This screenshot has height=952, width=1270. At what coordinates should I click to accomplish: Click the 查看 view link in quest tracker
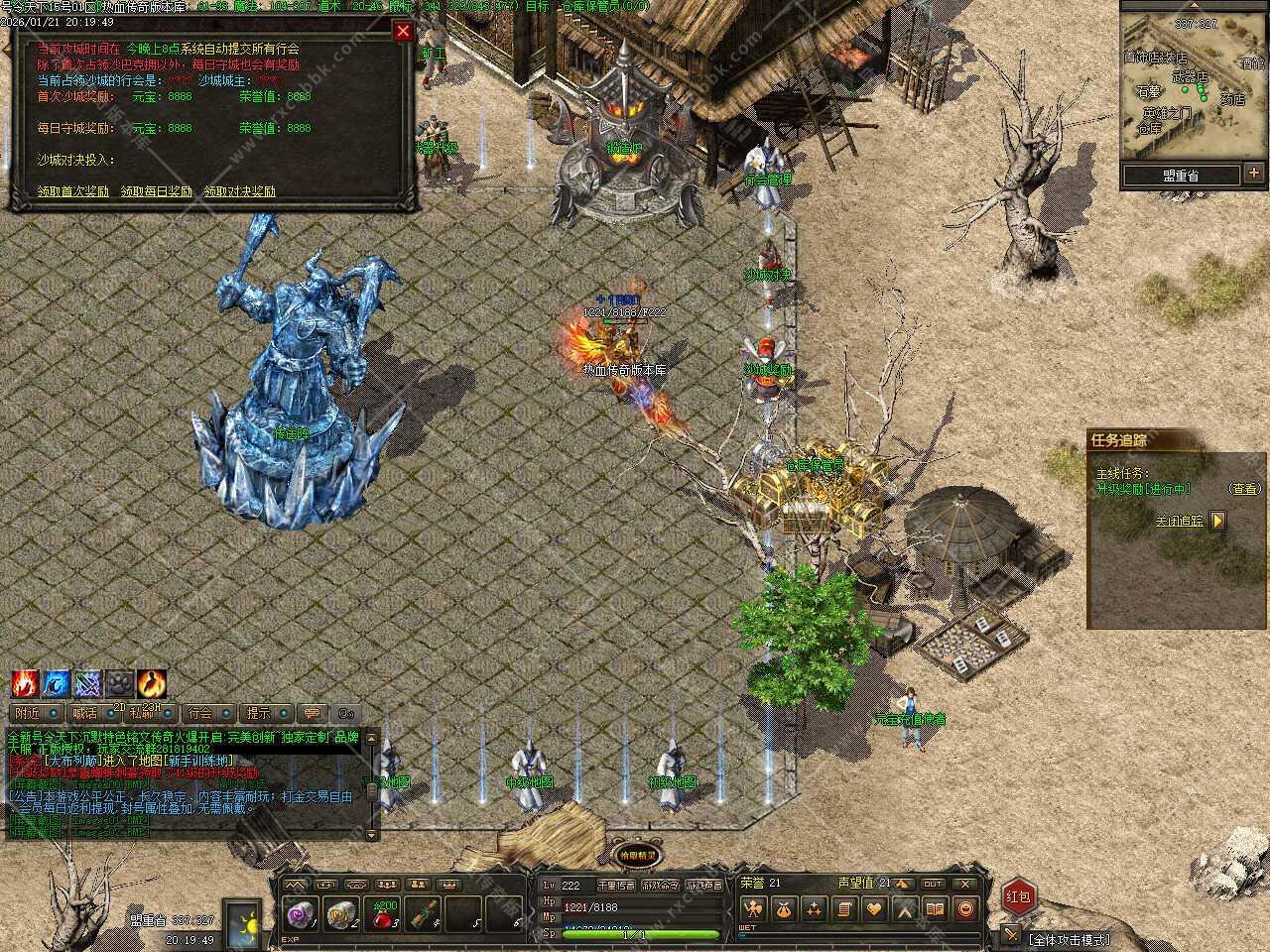pos(1244,489)
